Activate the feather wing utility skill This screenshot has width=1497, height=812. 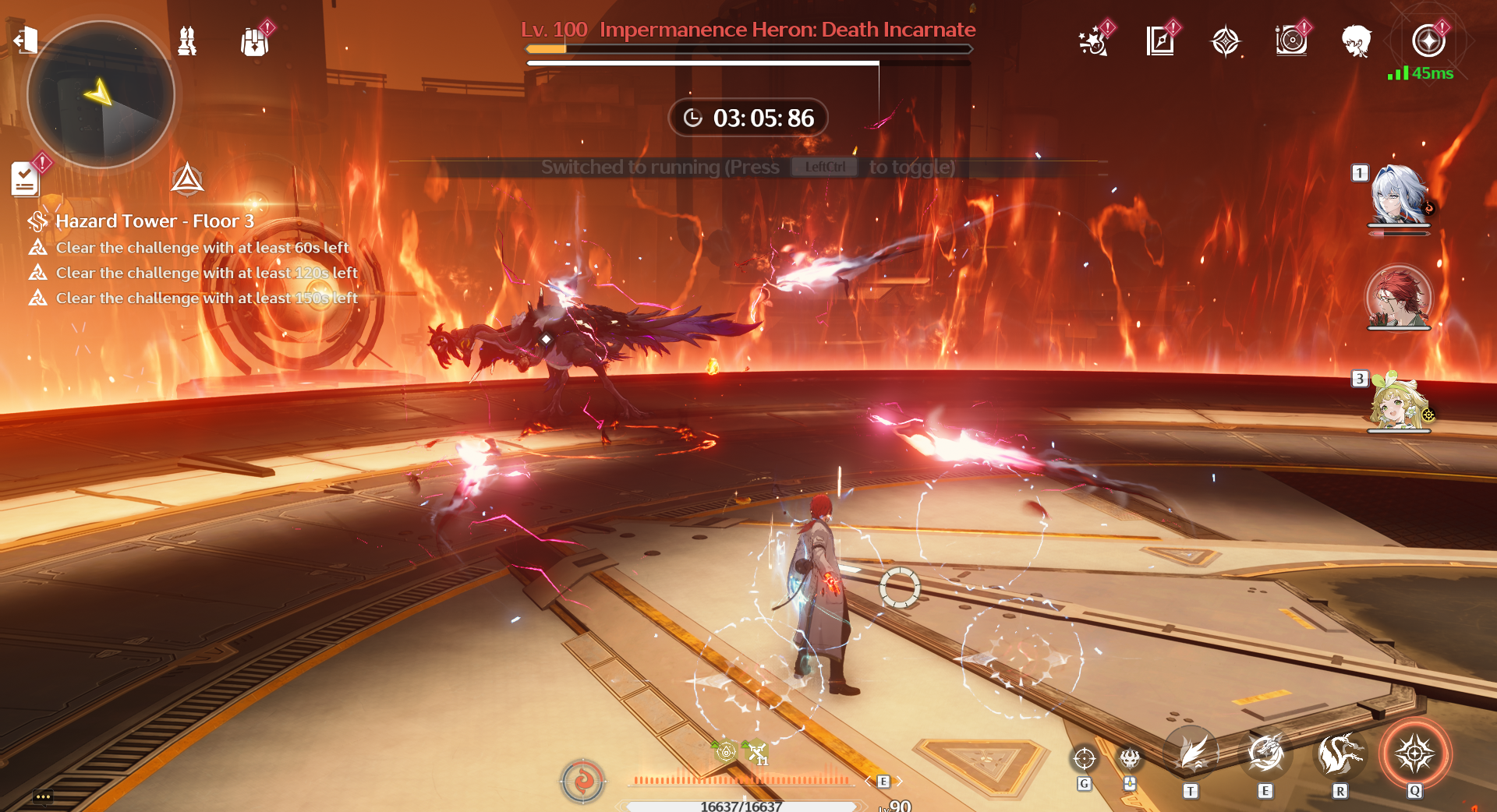coord(1191,754)
